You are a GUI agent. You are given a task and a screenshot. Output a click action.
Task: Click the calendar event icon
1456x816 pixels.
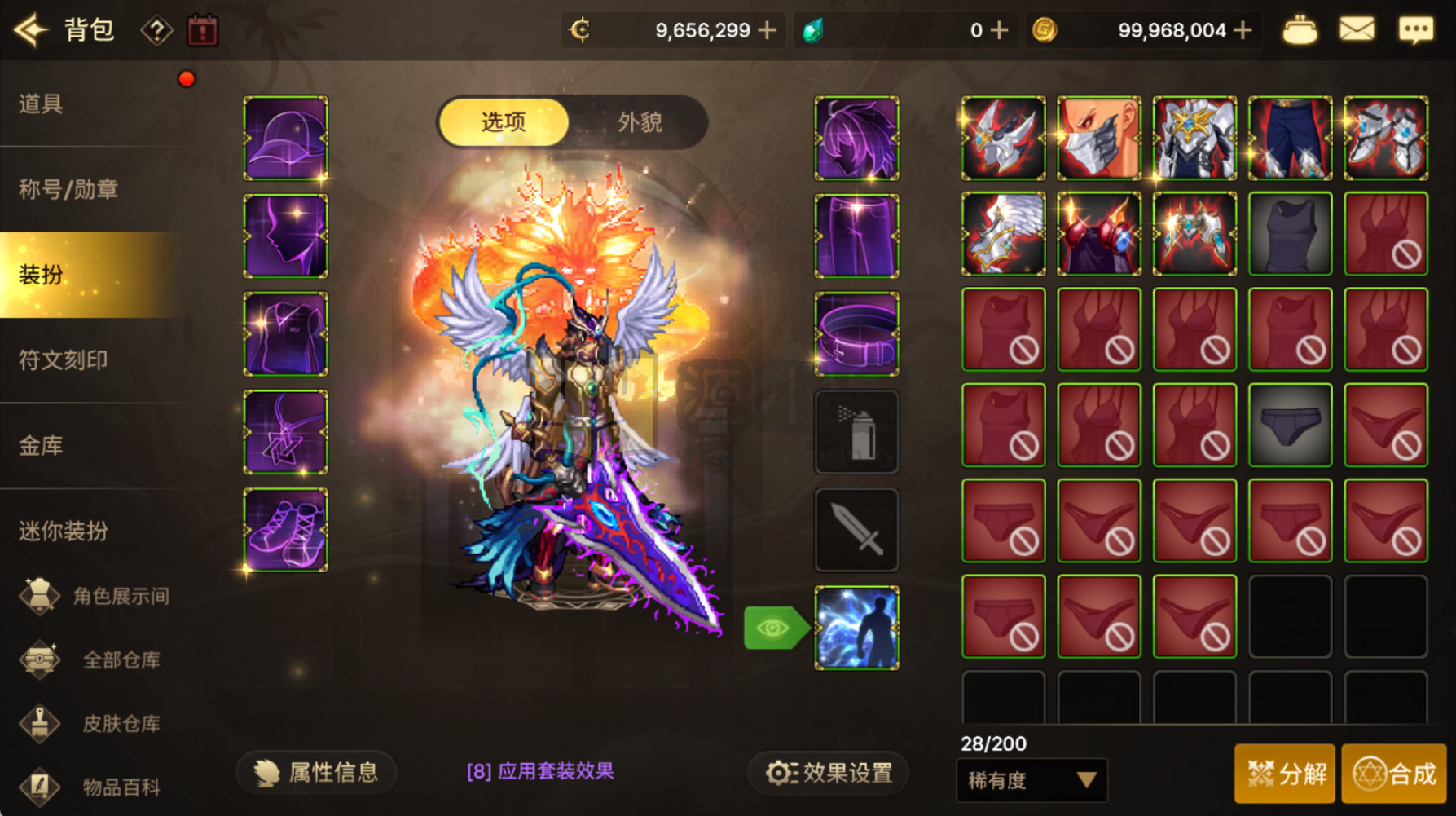point(203,29)
